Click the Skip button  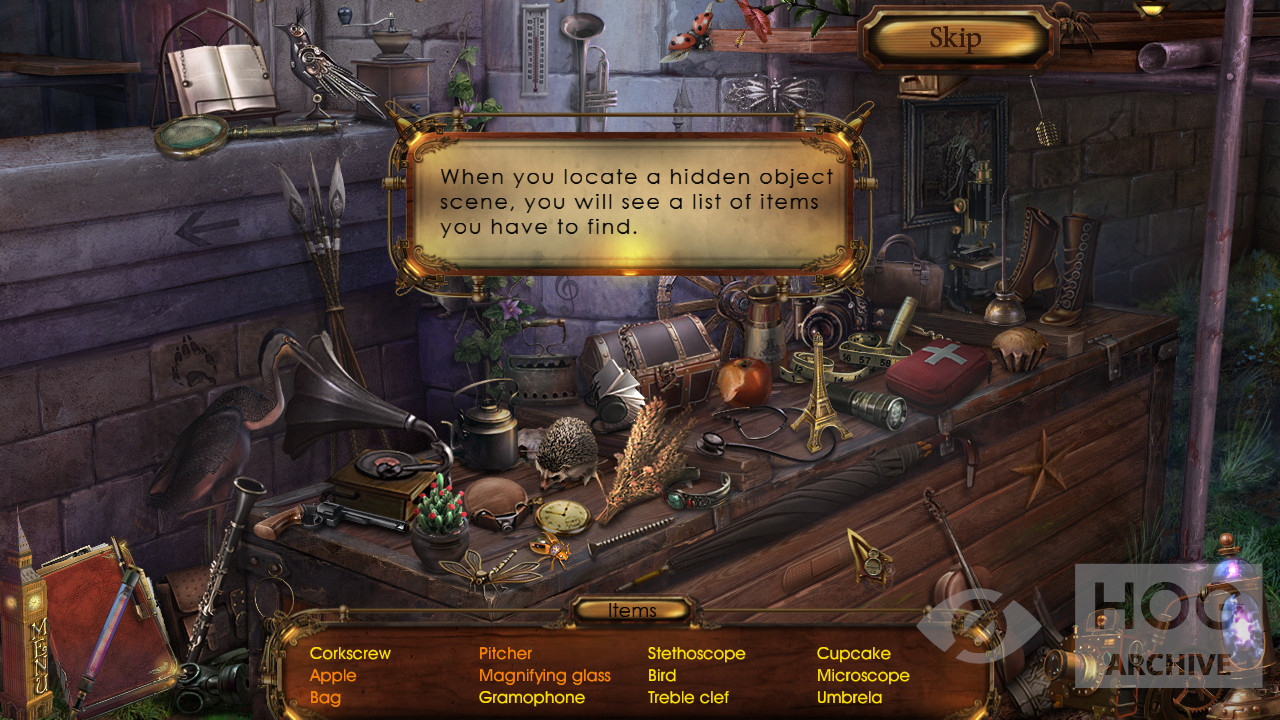point(956,39)
